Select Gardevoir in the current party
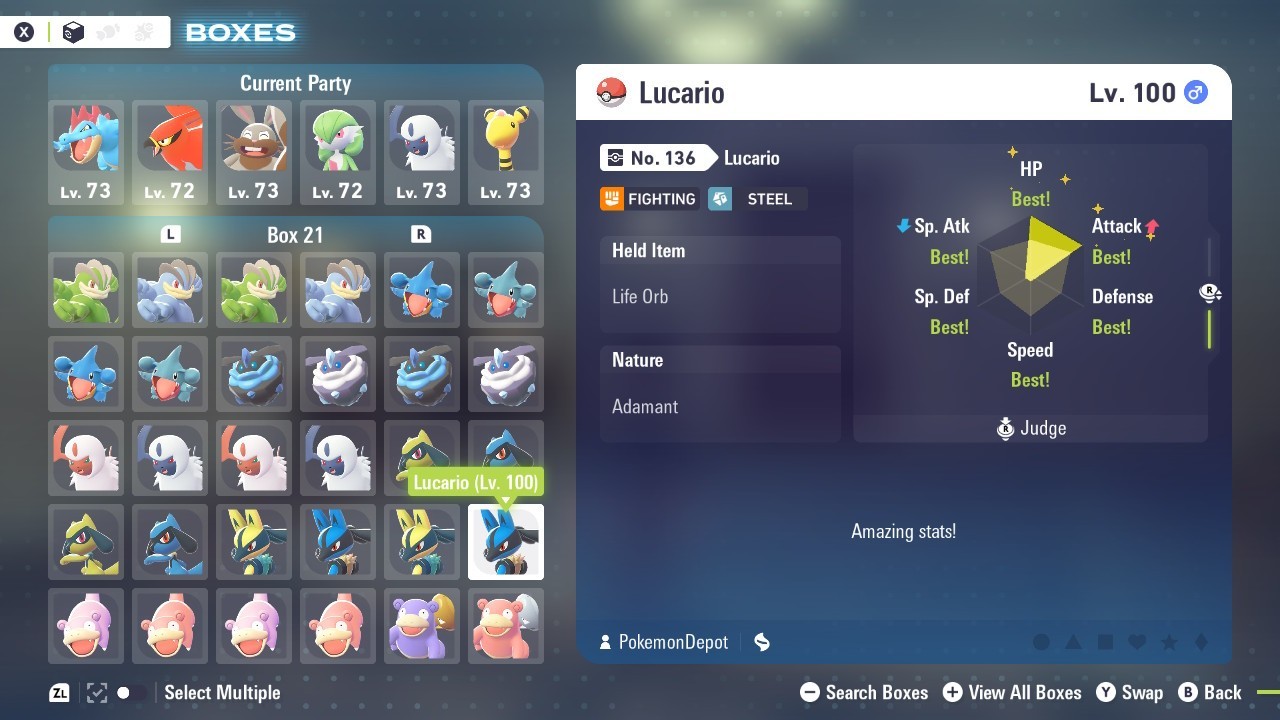 pyautogui.click(x=338, y=152)
